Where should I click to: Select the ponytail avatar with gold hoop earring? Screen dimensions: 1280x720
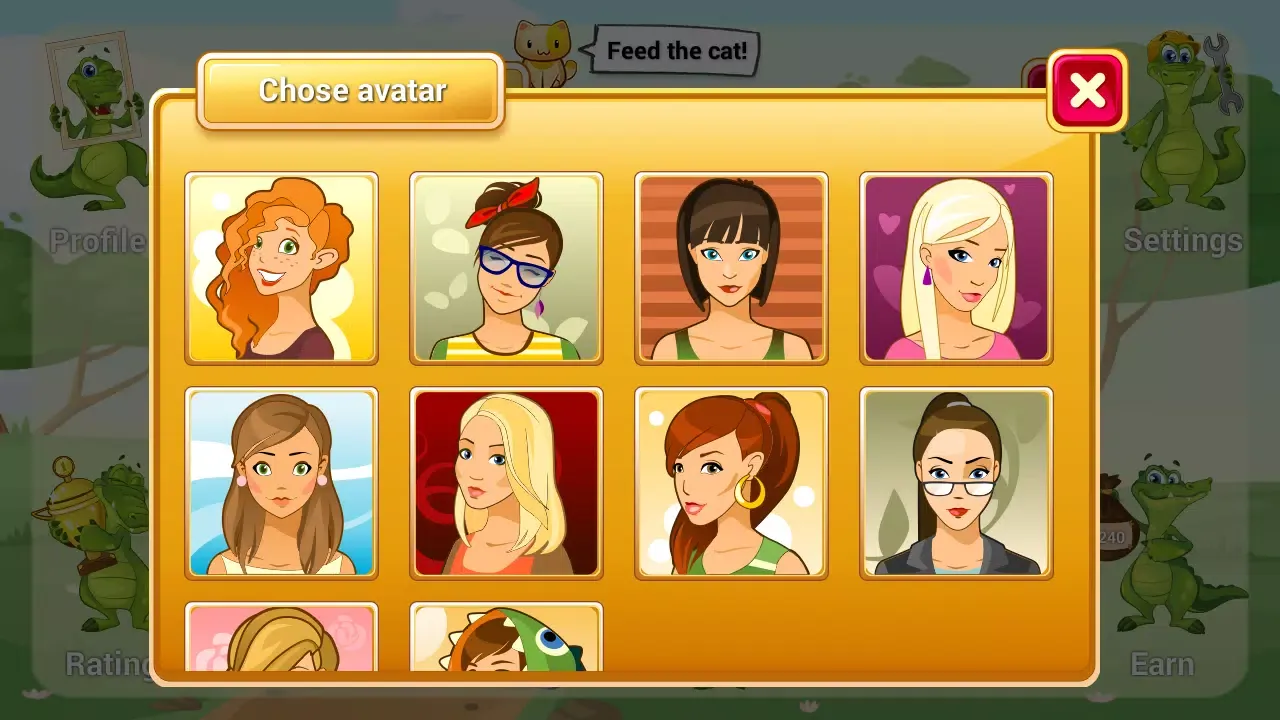click(x=731, y=483)
